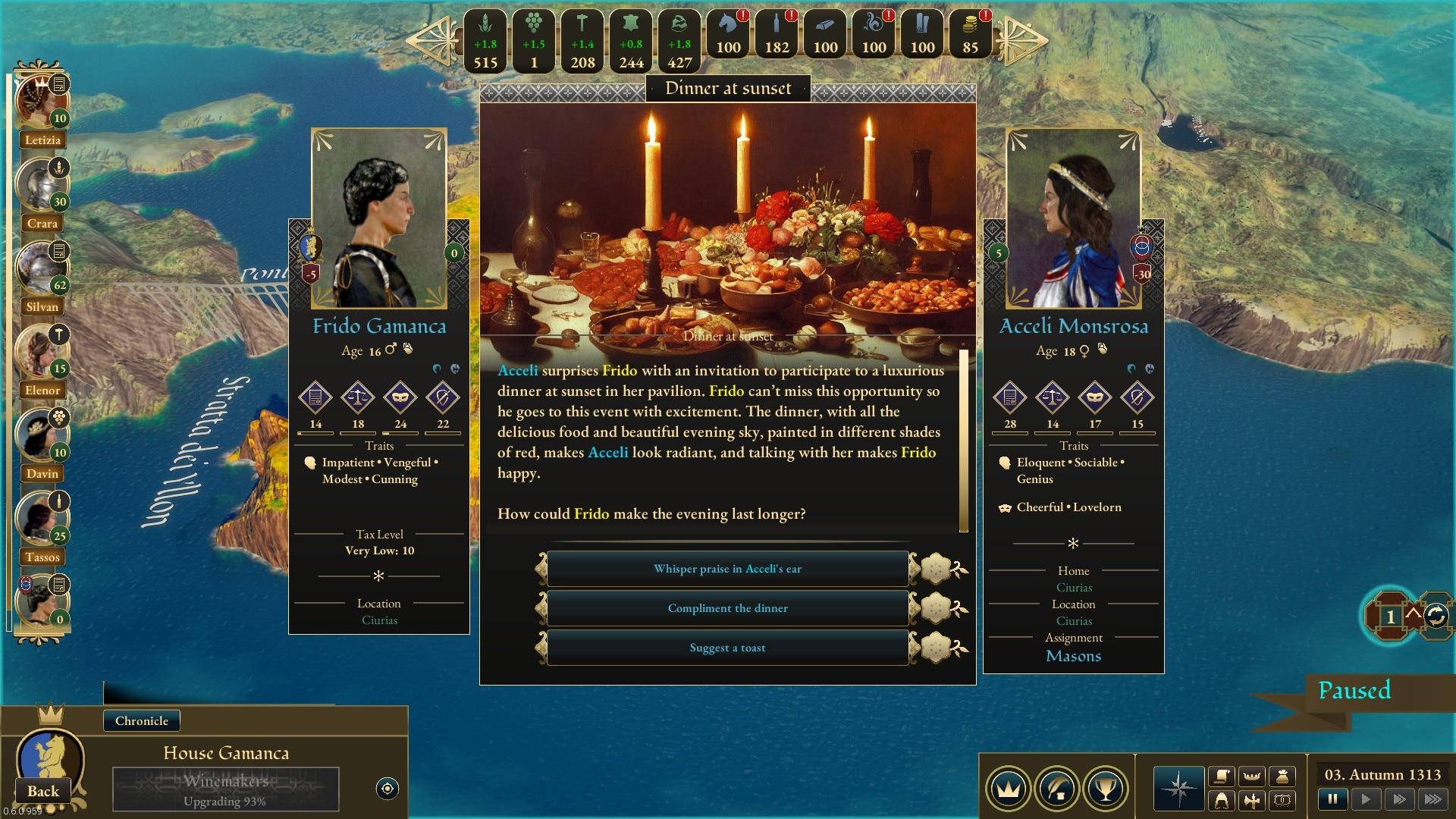Open the Chronicle panel
Screen dimensions: 1456x819
(142, 720)
